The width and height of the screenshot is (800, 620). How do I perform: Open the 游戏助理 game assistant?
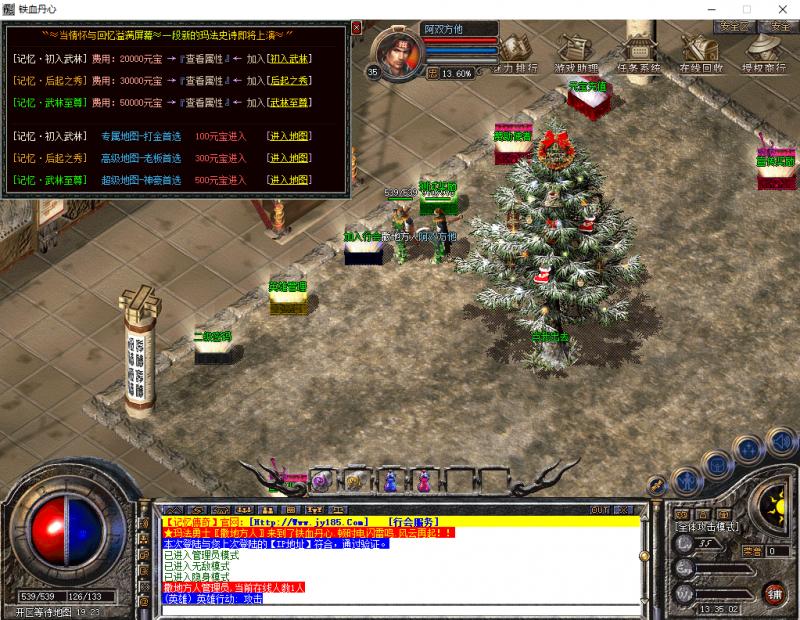(577, 53)
